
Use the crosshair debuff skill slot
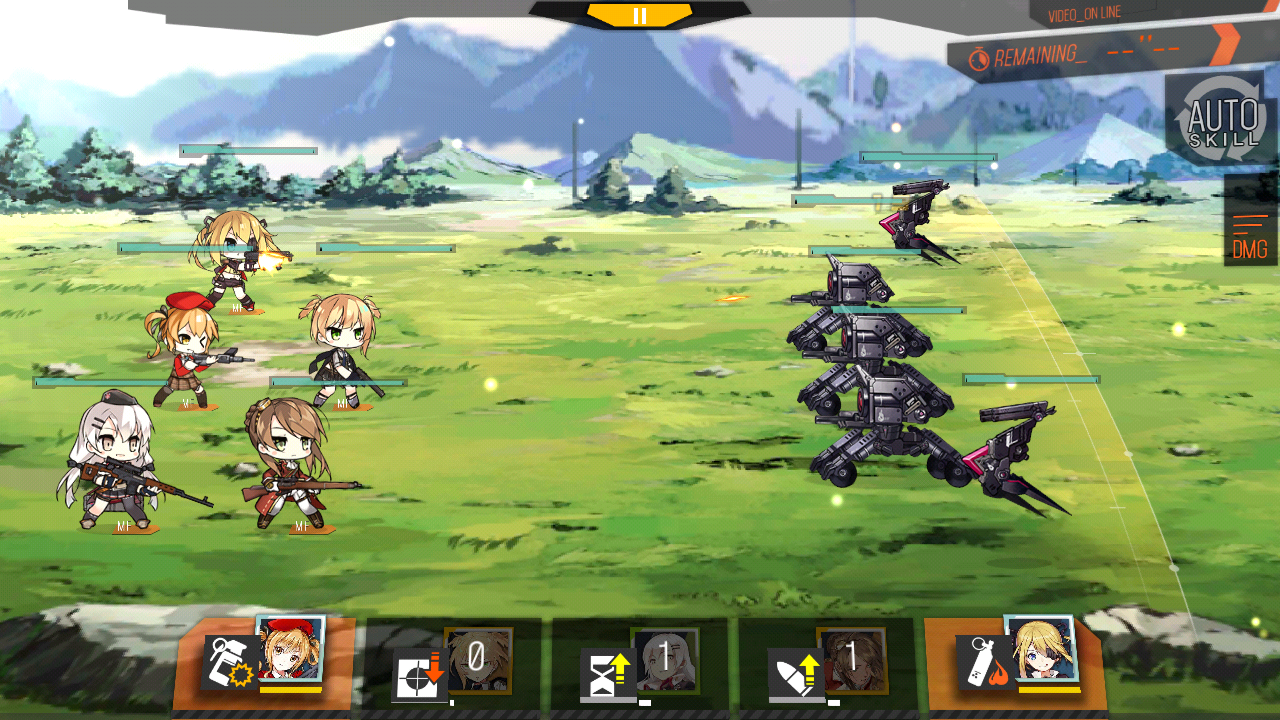[452, 665]
